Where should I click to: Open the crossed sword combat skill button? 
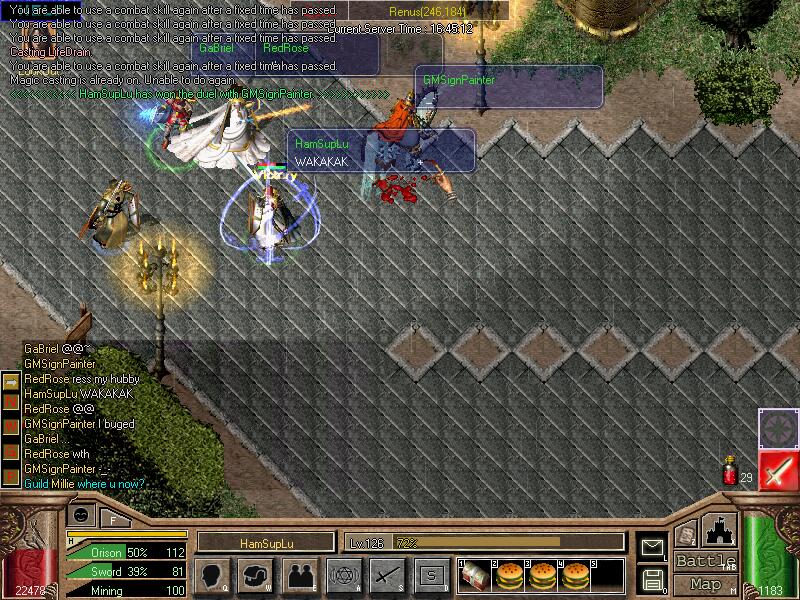tap(387, 574)
